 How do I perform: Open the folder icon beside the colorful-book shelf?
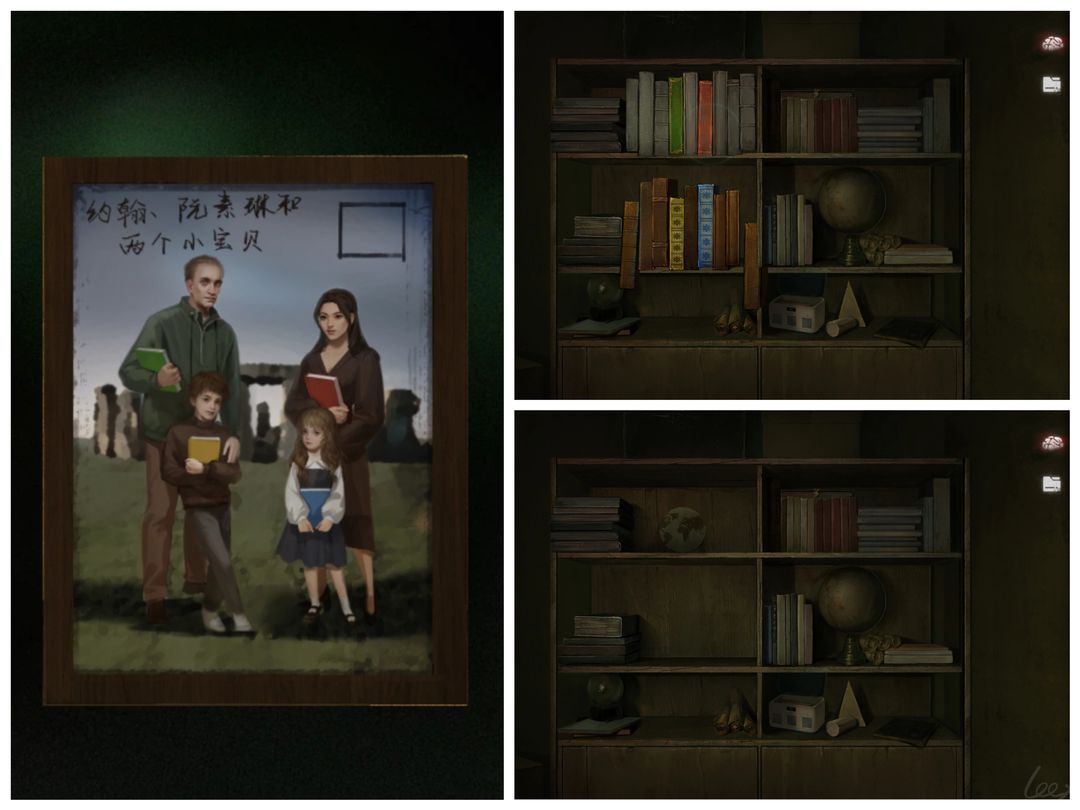click(x=1051, y=85)
